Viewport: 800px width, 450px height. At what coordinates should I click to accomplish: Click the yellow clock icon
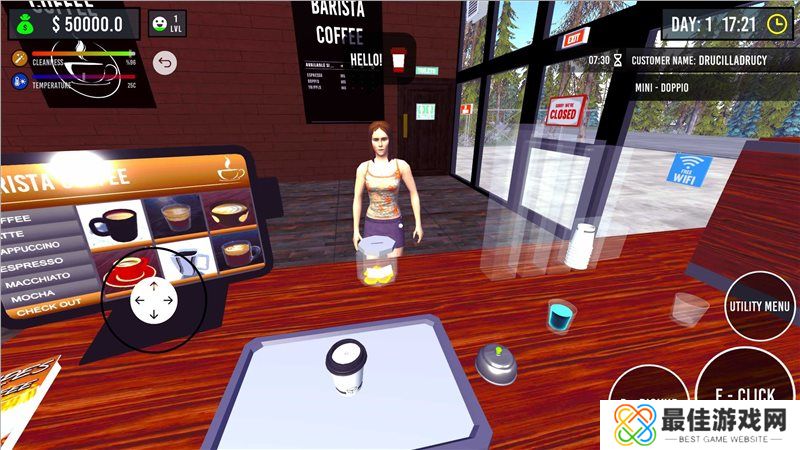click(776, 23)
